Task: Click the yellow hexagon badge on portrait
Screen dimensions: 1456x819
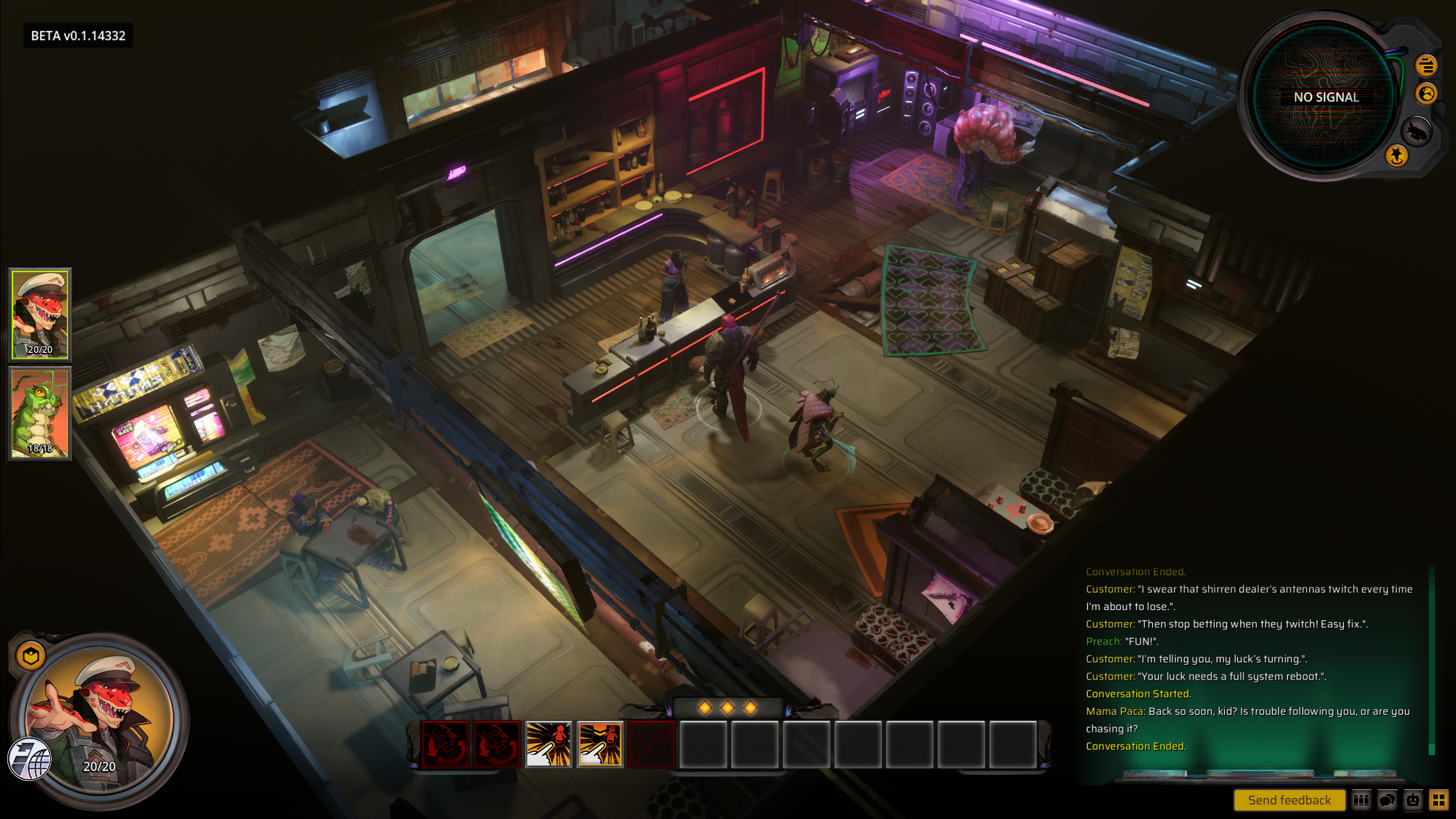Action: click(31, 656)
